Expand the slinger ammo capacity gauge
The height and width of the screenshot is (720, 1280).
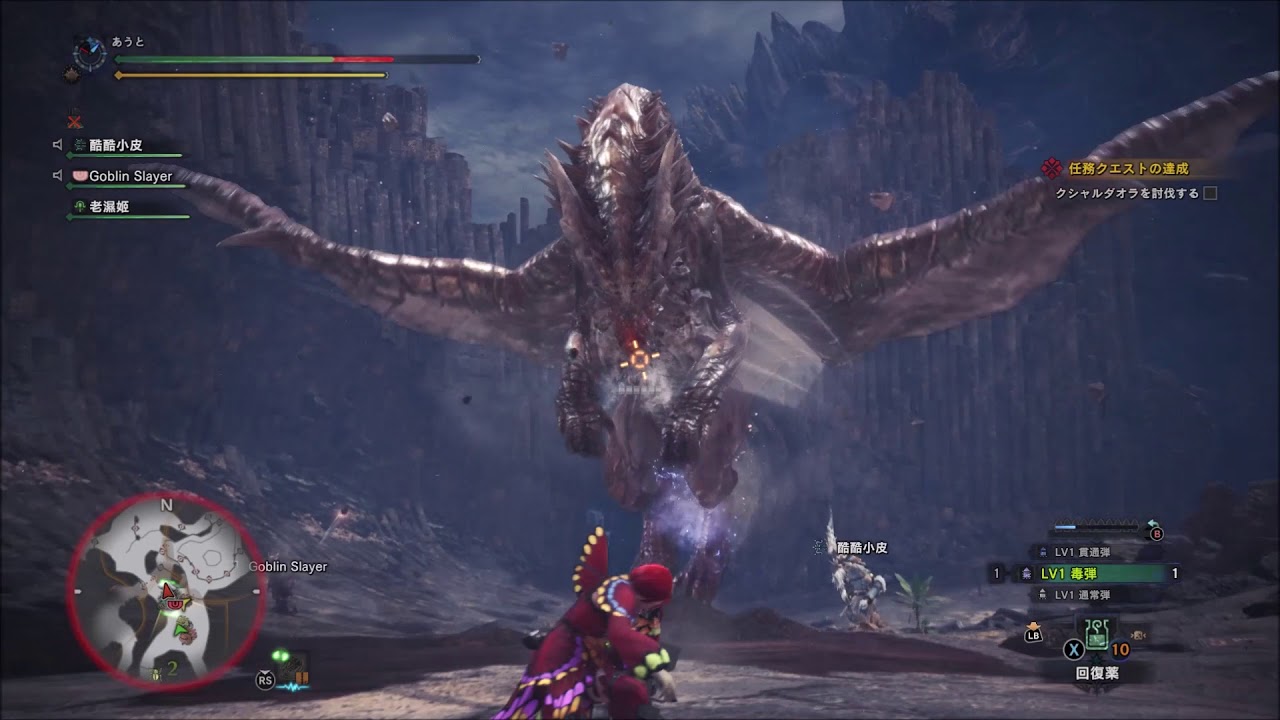click(1096, 526)
